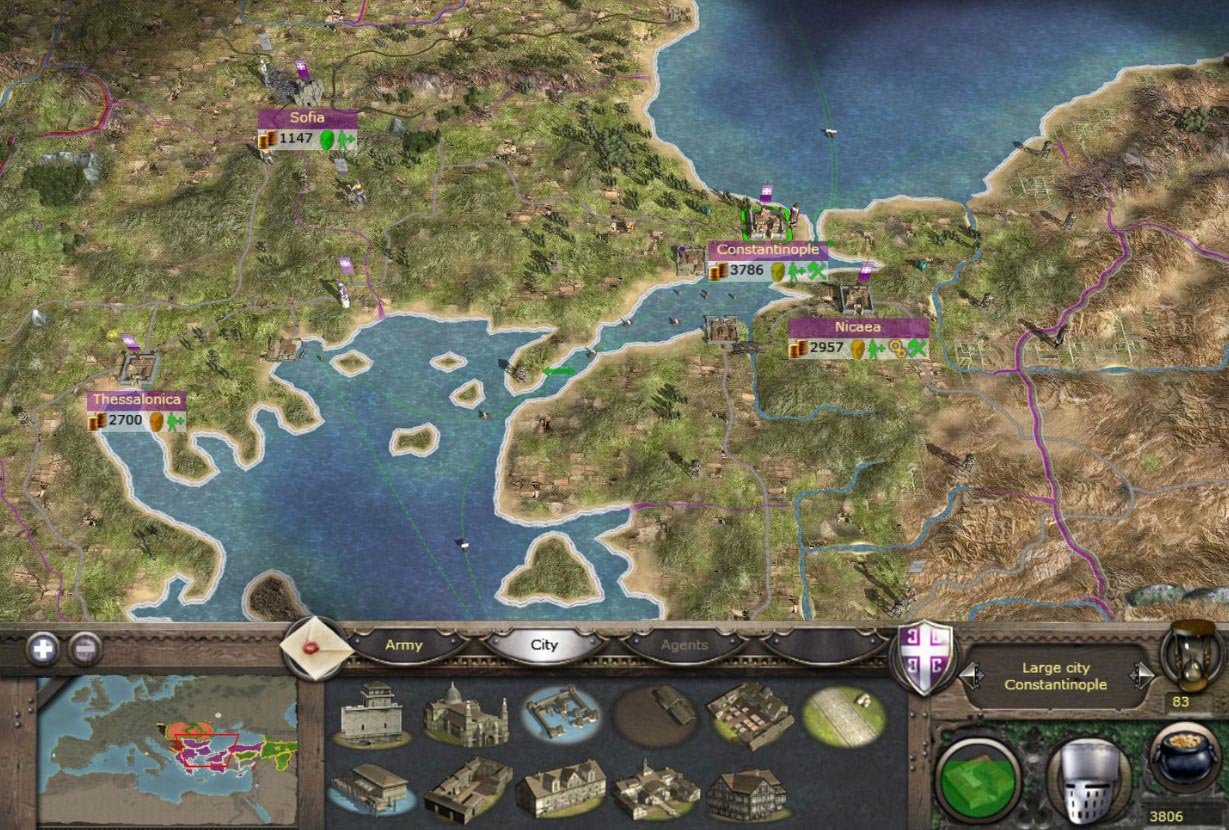
Task: Select the stone wall tower building
Action: 371,715
